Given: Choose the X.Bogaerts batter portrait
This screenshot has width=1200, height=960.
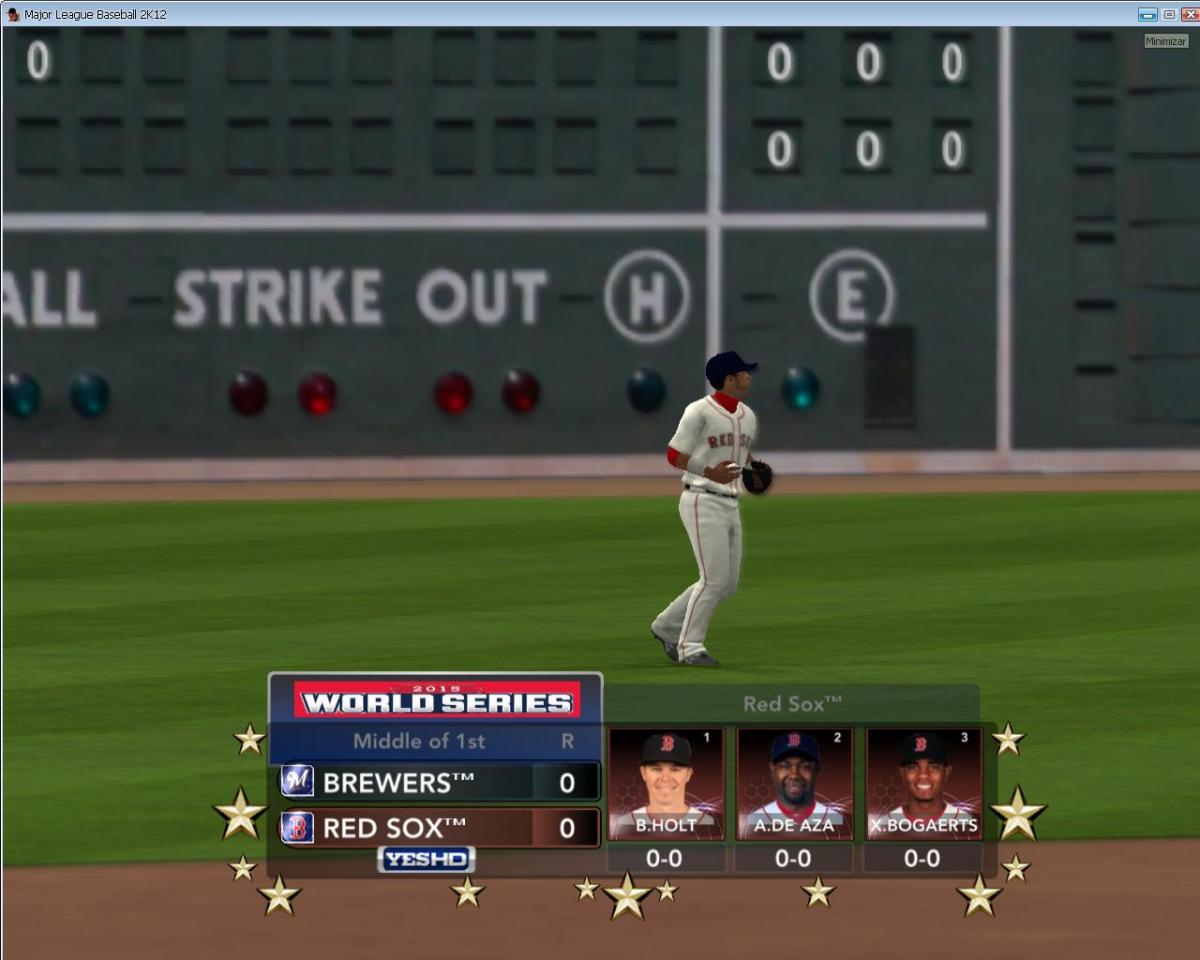Looking at the screenshot, I should 923,784.
